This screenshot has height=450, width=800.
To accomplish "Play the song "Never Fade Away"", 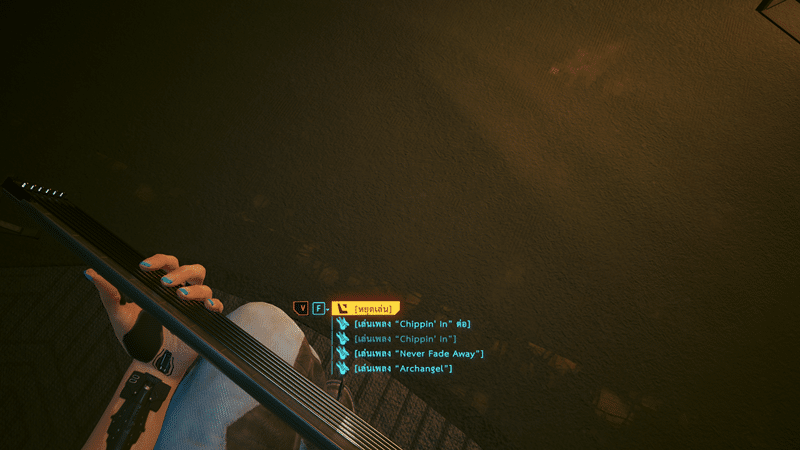I will point(418,354).
